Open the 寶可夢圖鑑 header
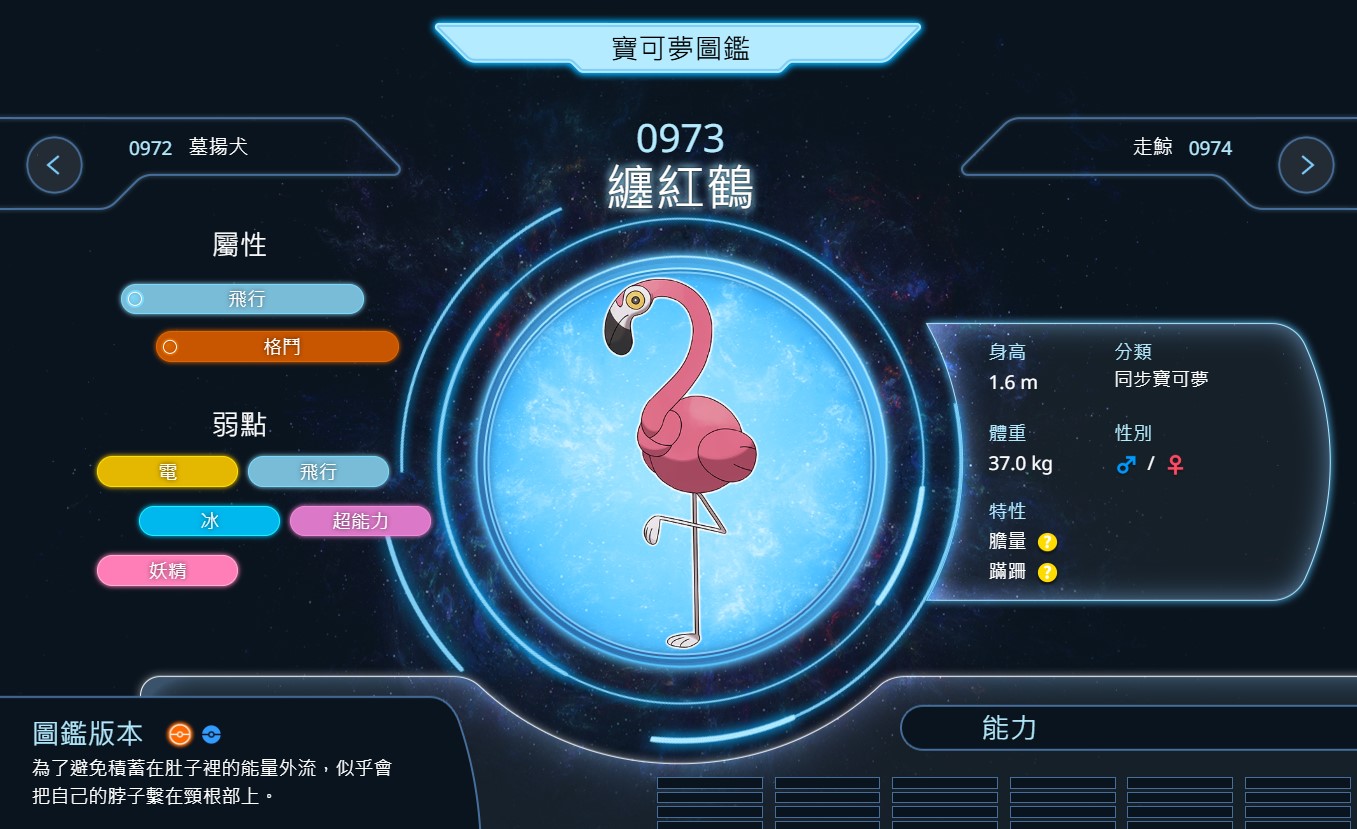Screen dimensions: 1357x829 tap(679, 48)
